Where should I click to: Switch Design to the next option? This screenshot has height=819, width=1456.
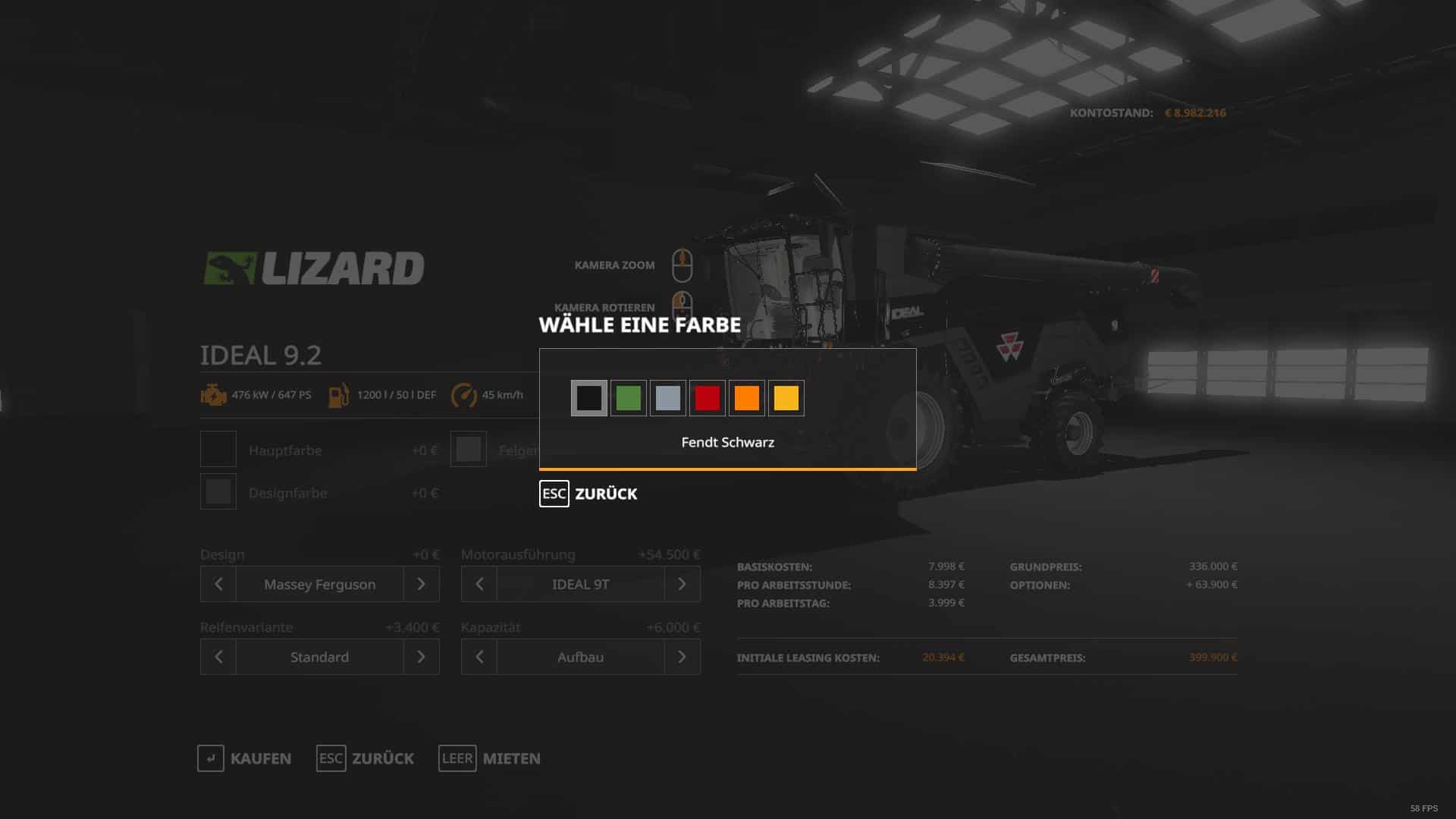422,584
